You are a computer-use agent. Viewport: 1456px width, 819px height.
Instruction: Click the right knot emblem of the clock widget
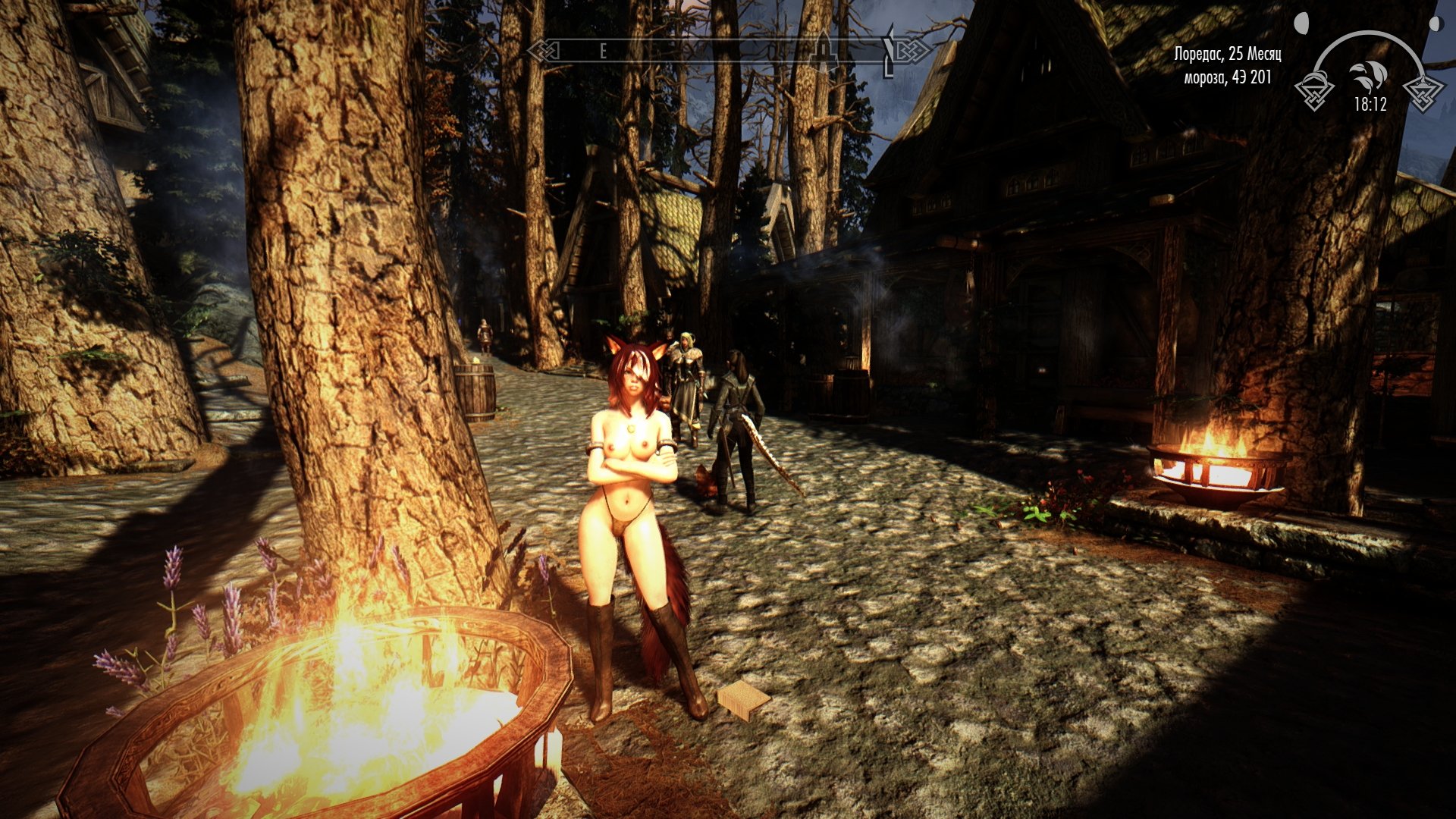tap(1423, 93)
